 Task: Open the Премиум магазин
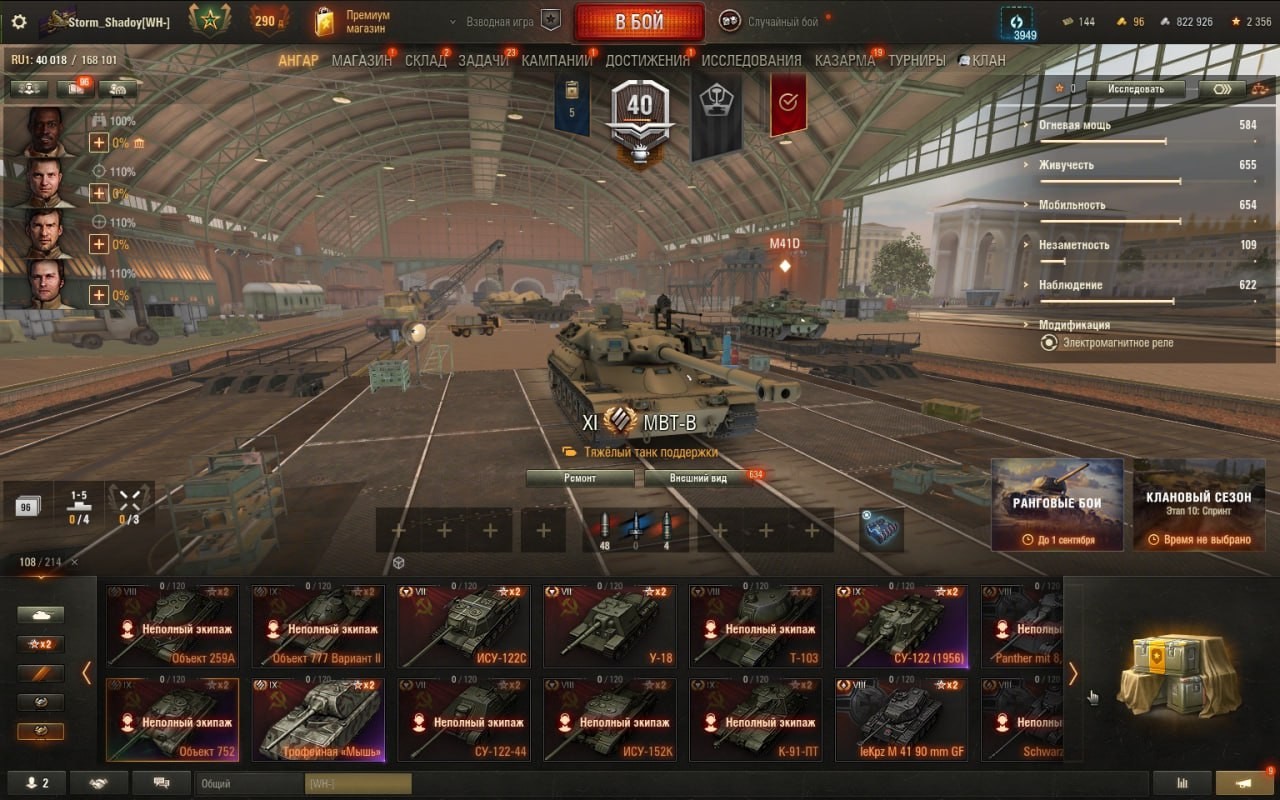coord(353,22)
